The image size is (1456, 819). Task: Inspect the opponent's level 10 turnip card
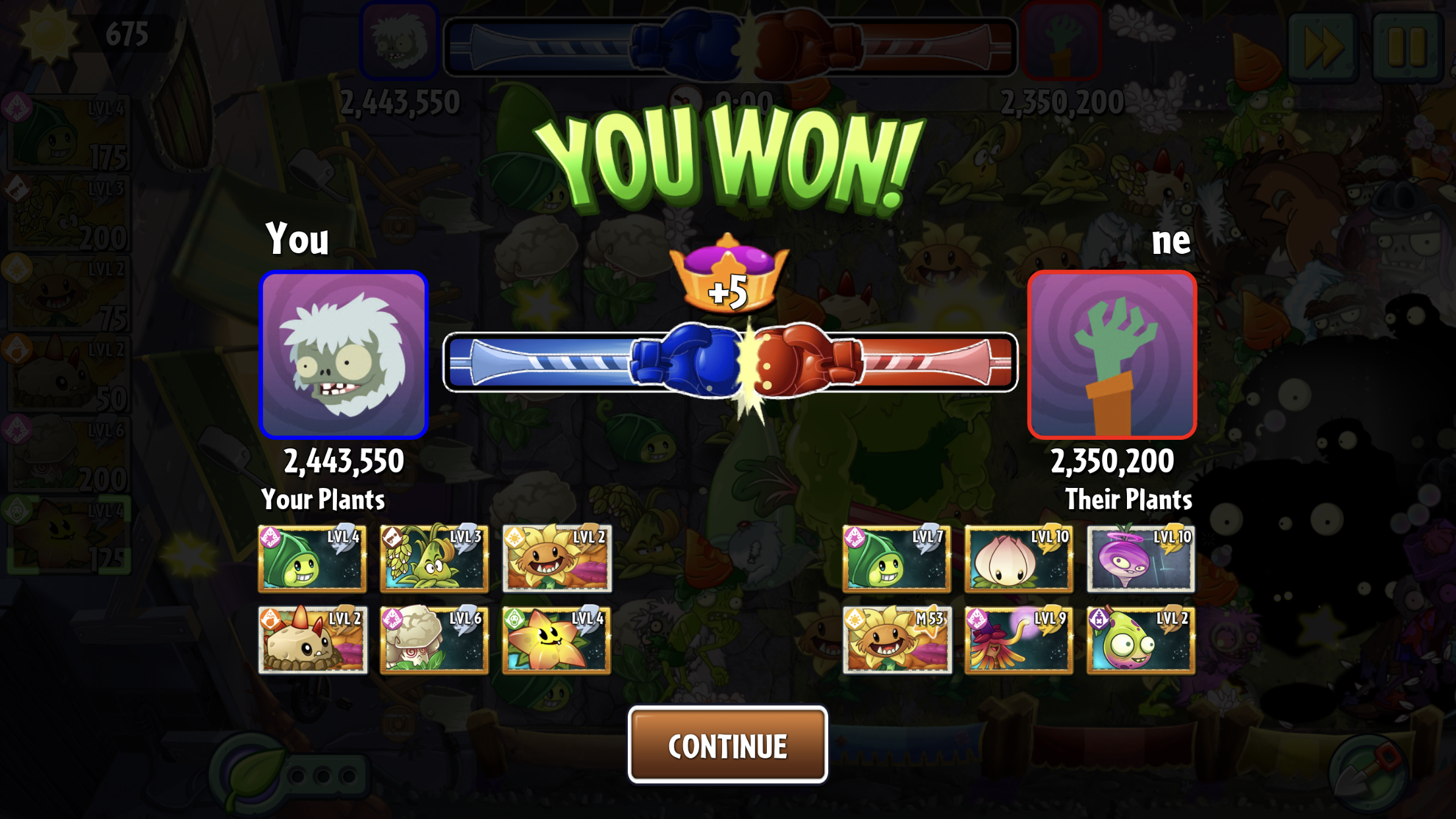click(x=1141, y=558)
